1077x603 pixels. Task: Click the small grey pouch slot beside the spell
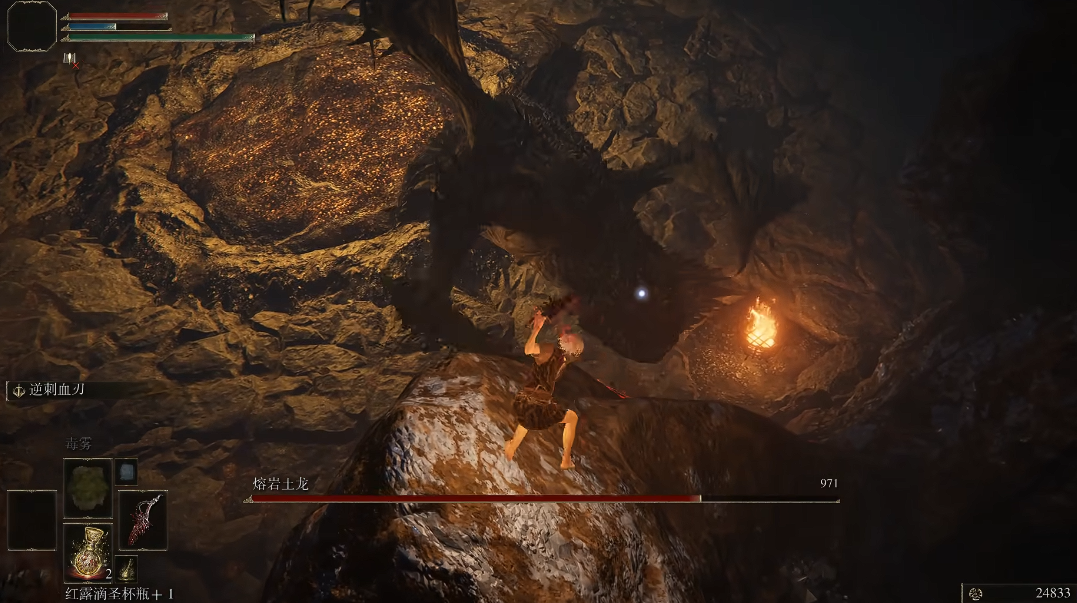tap(127, 471)
